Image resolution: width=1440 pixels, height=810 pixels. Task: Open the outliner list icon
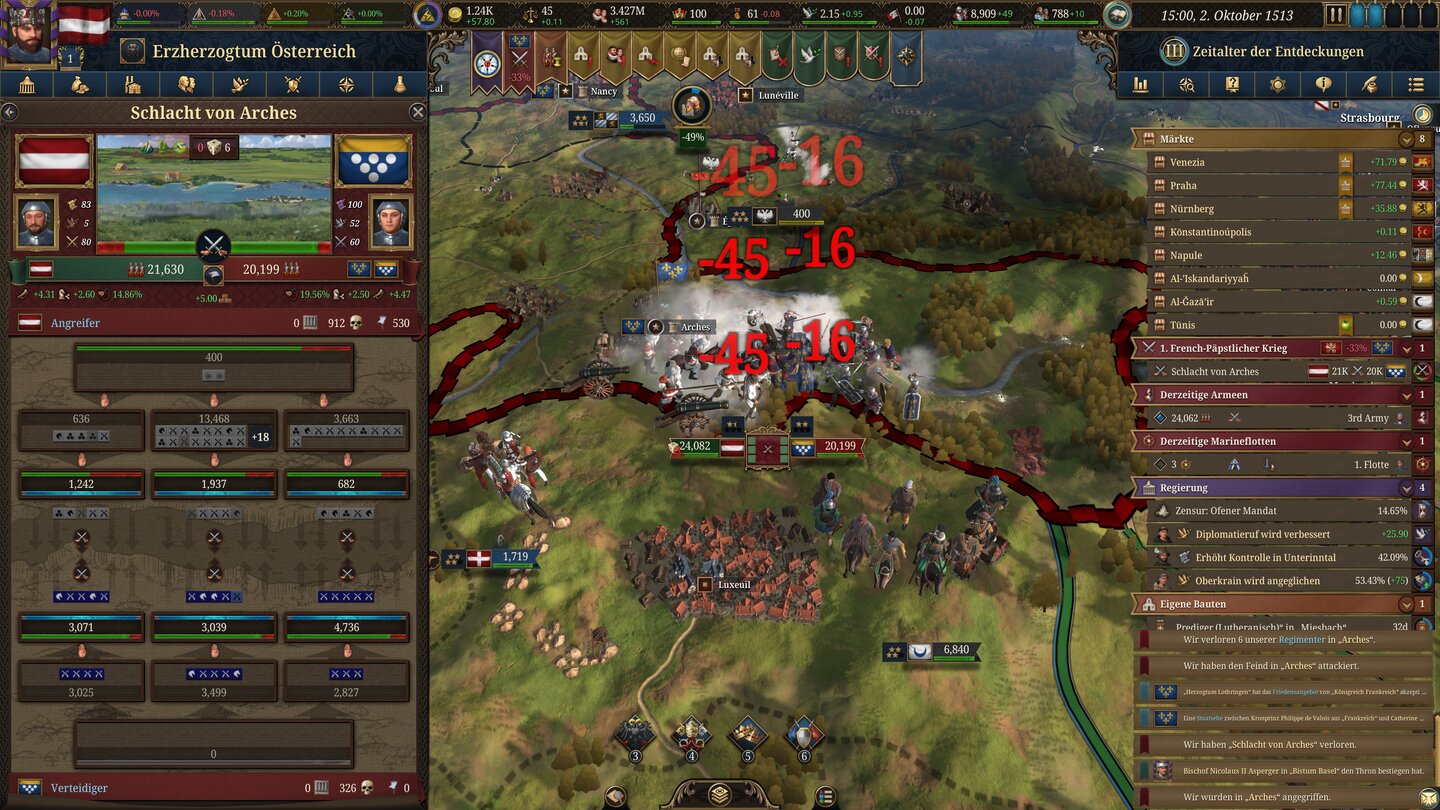click(x=1414, y=84)
